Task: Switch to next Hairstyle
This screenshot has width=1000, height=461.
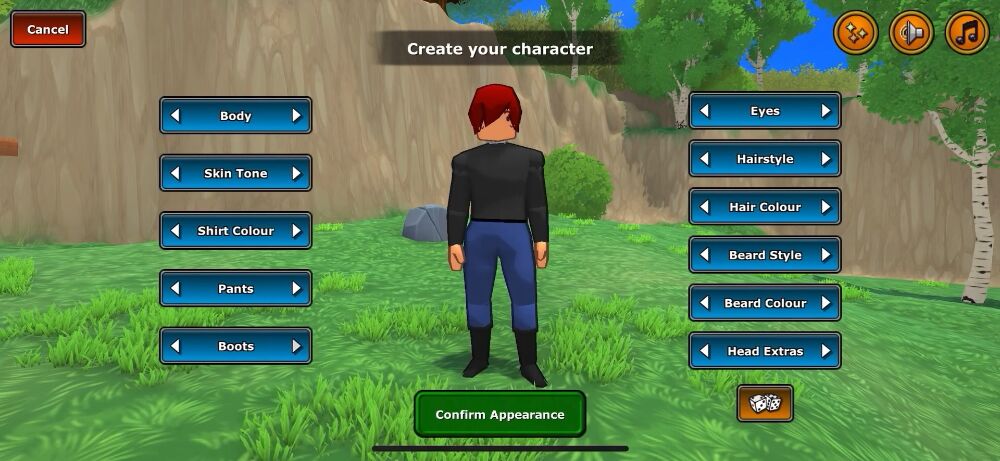Action: [x=826, y=159]
